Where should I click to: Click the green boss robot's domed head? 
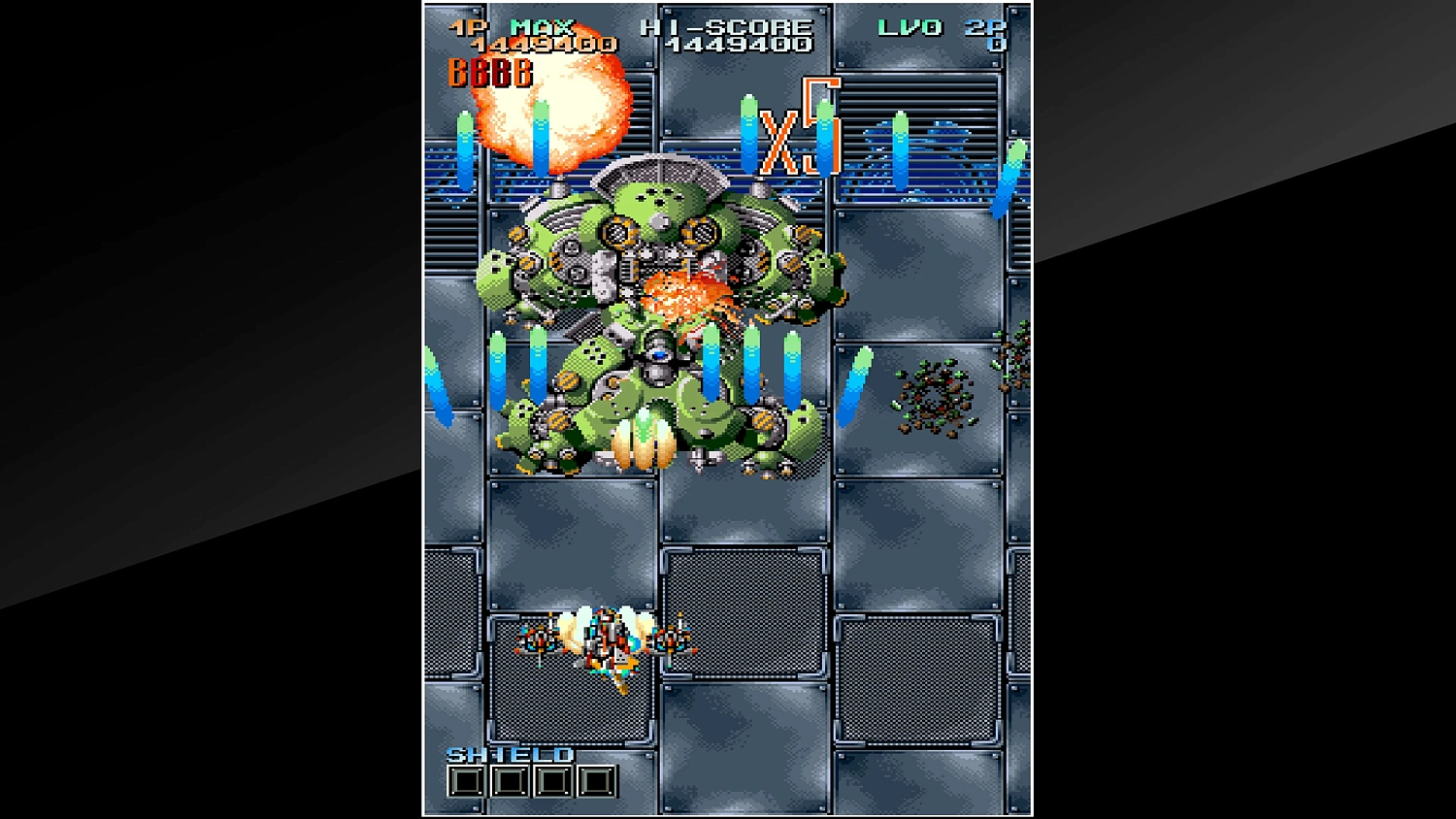pyautogui.click(x=658, y=199)
